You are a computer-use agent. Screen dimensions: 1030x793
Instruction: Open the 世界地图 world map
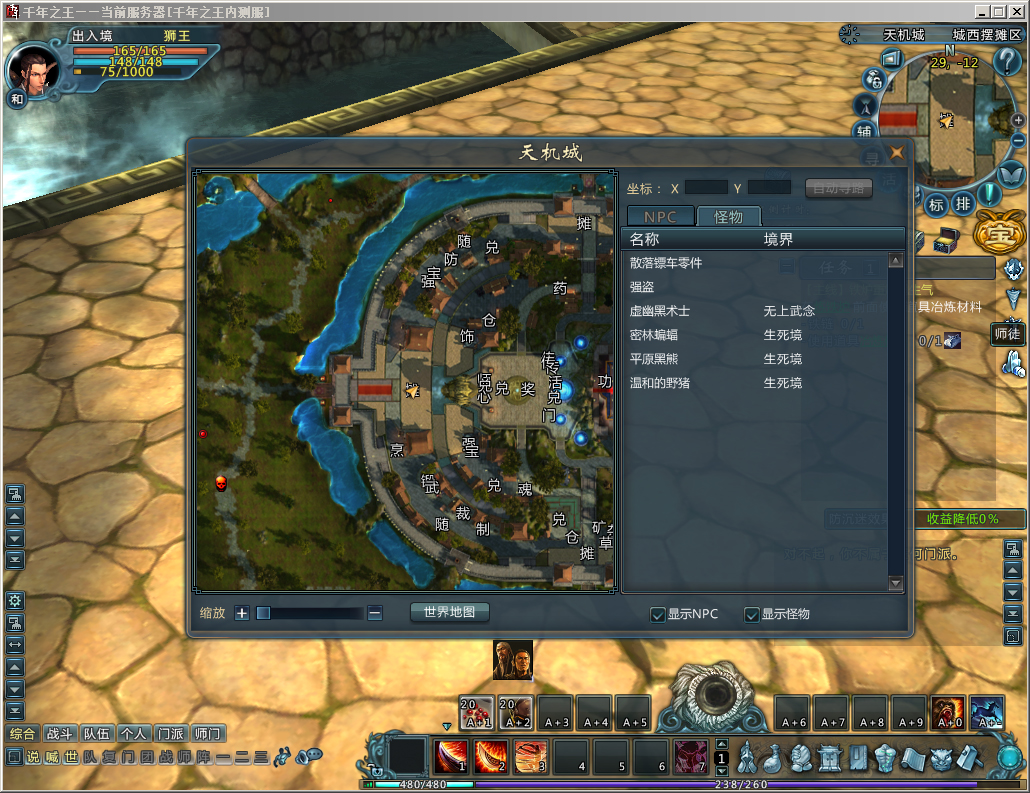tap(450, 612)
